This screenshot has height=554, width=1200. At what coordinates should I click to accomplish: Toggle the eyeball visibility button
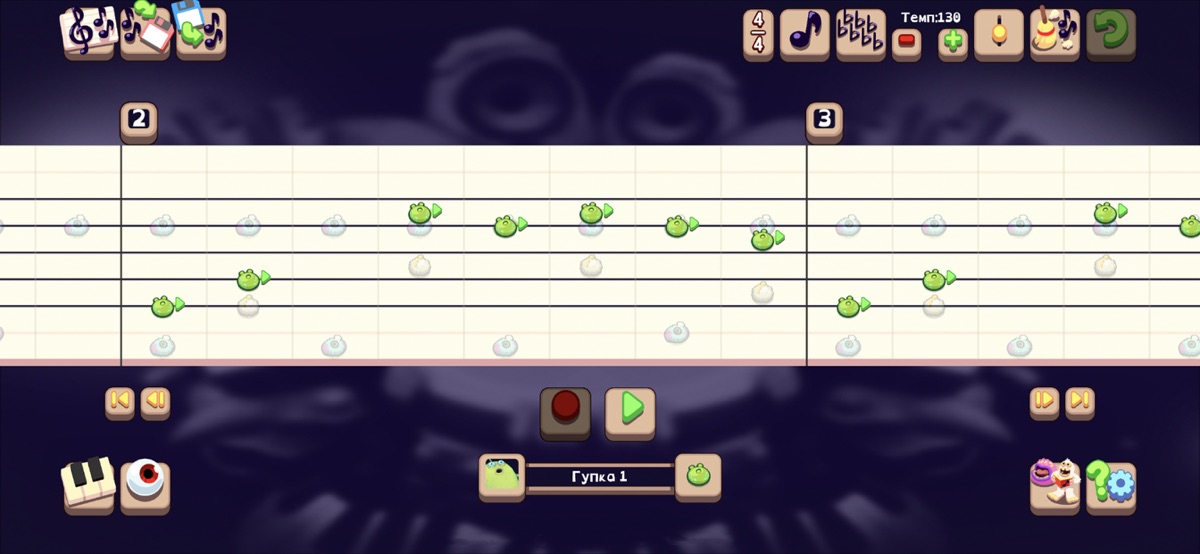point(145,485)
